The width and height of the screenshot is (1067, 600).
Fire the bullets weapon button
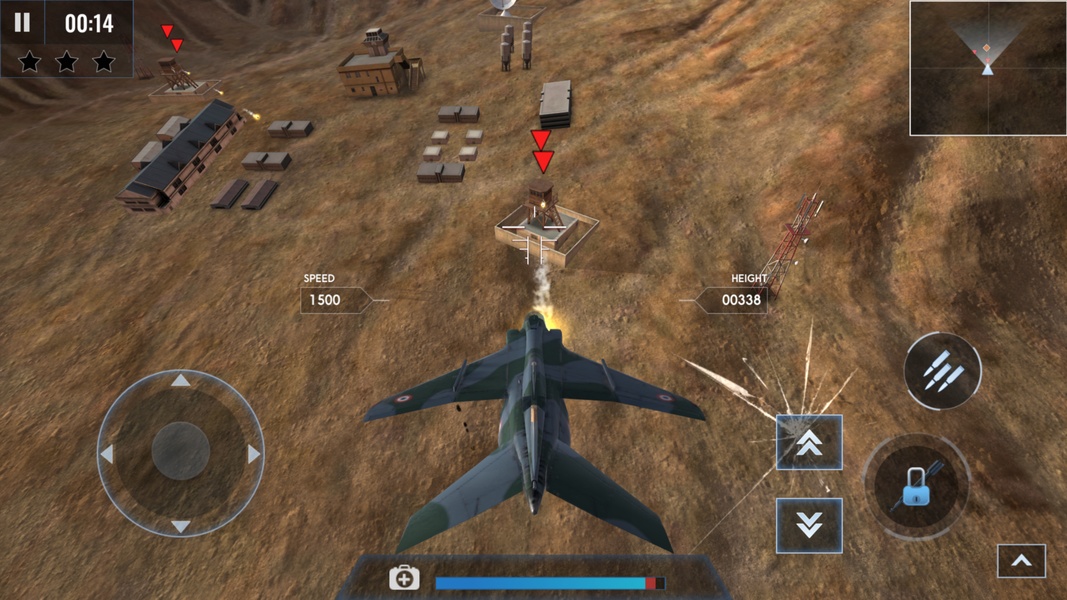942,372
